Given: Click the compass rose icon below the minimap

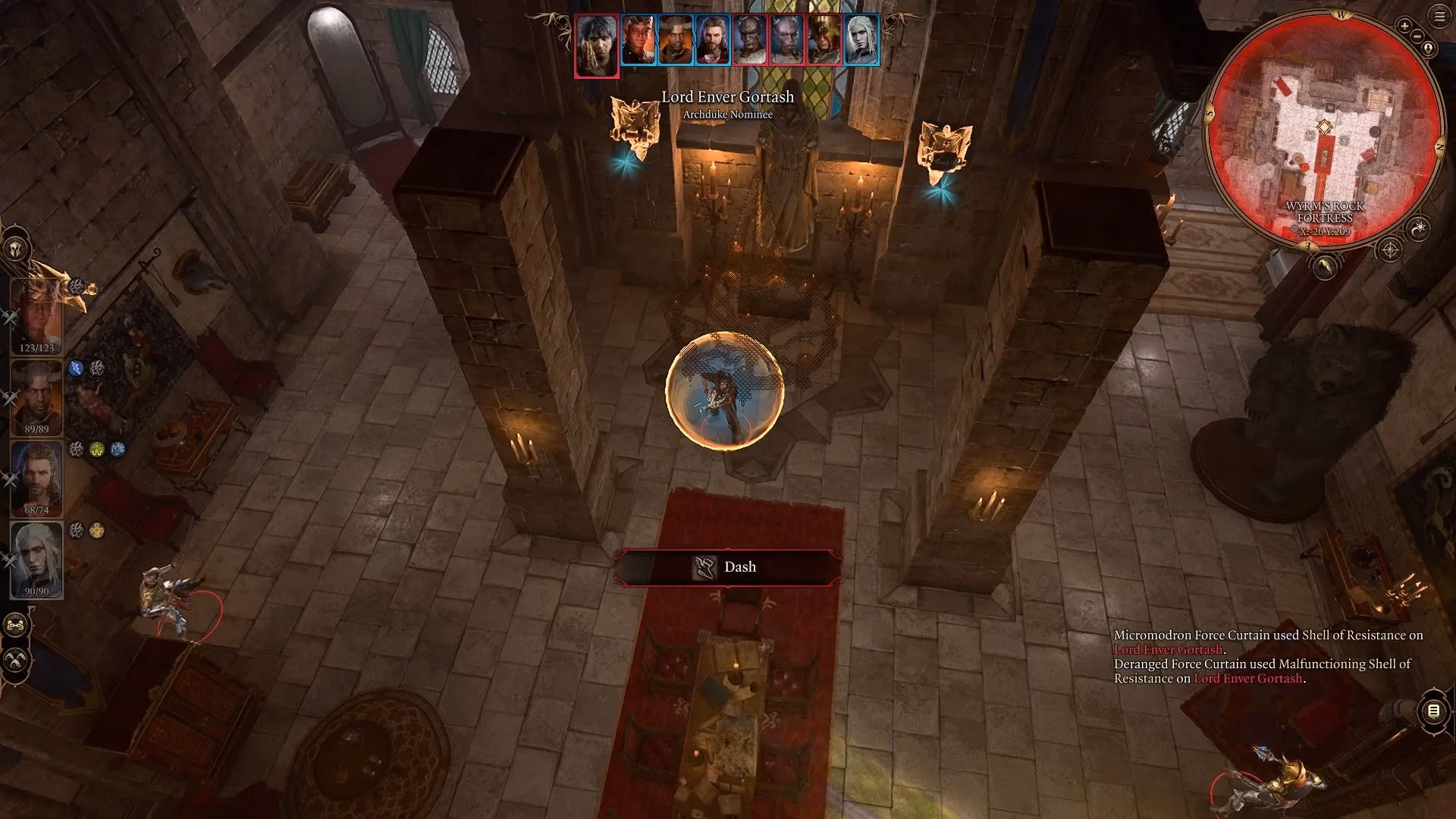Looking at the screenshot, I should pyautogui.click(x=1389, y=249).
